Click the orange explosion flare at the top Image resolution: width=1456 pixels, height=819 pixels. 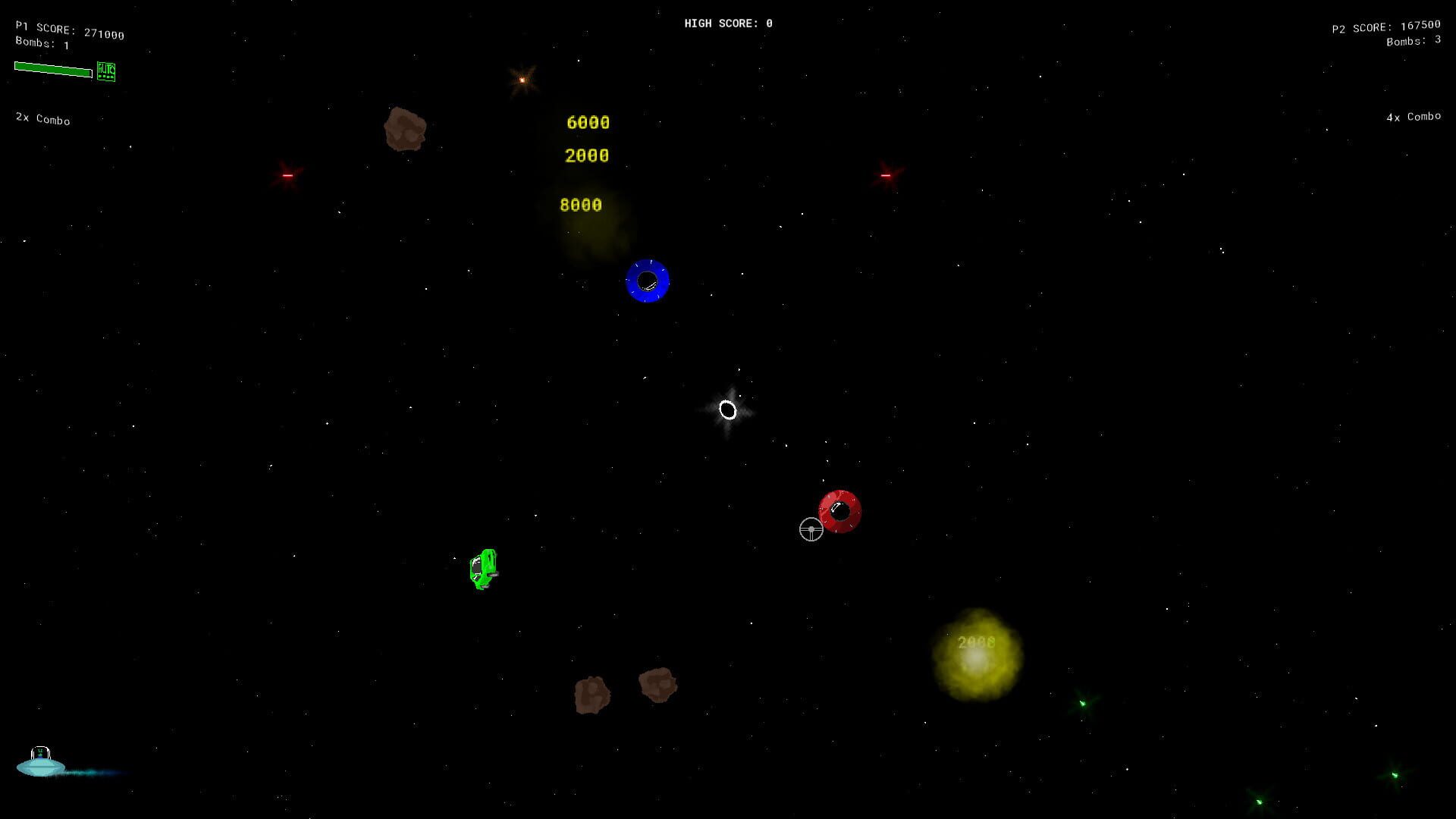522,79
